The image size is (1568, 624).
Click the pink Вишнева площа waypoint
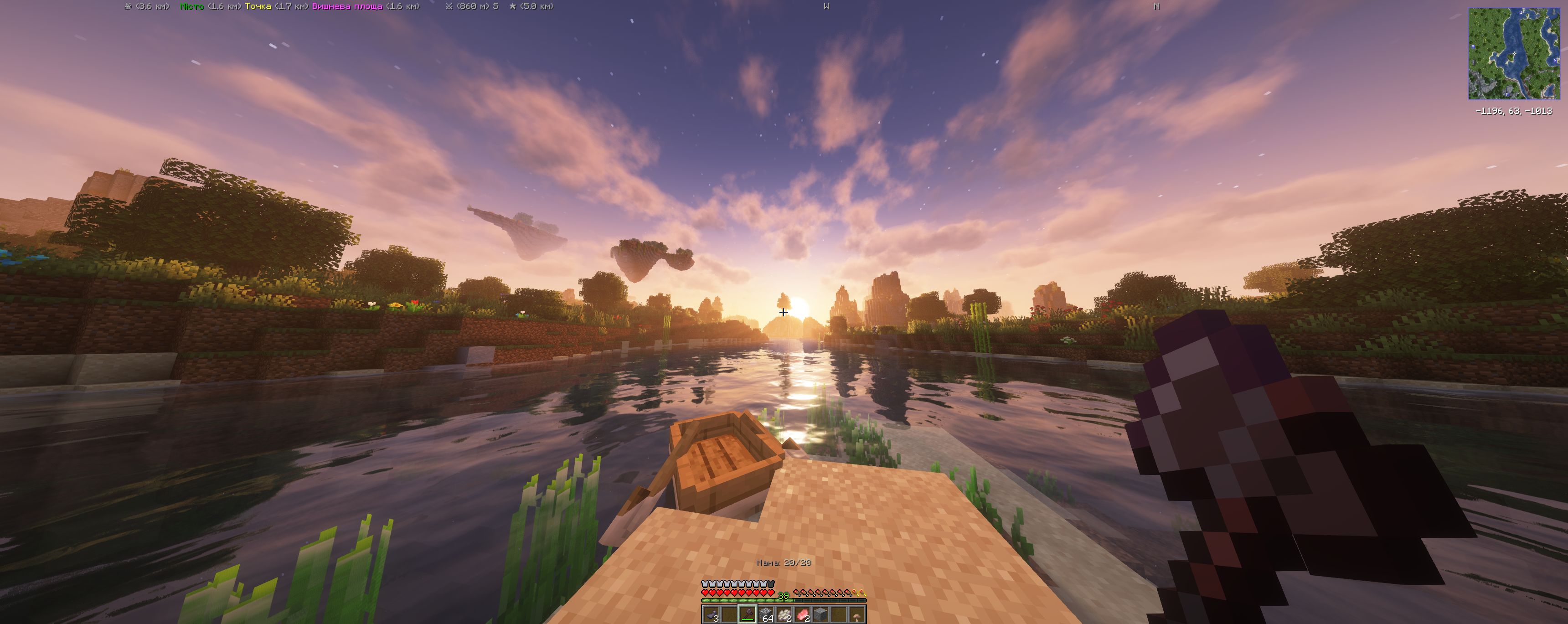coord(347,7)
